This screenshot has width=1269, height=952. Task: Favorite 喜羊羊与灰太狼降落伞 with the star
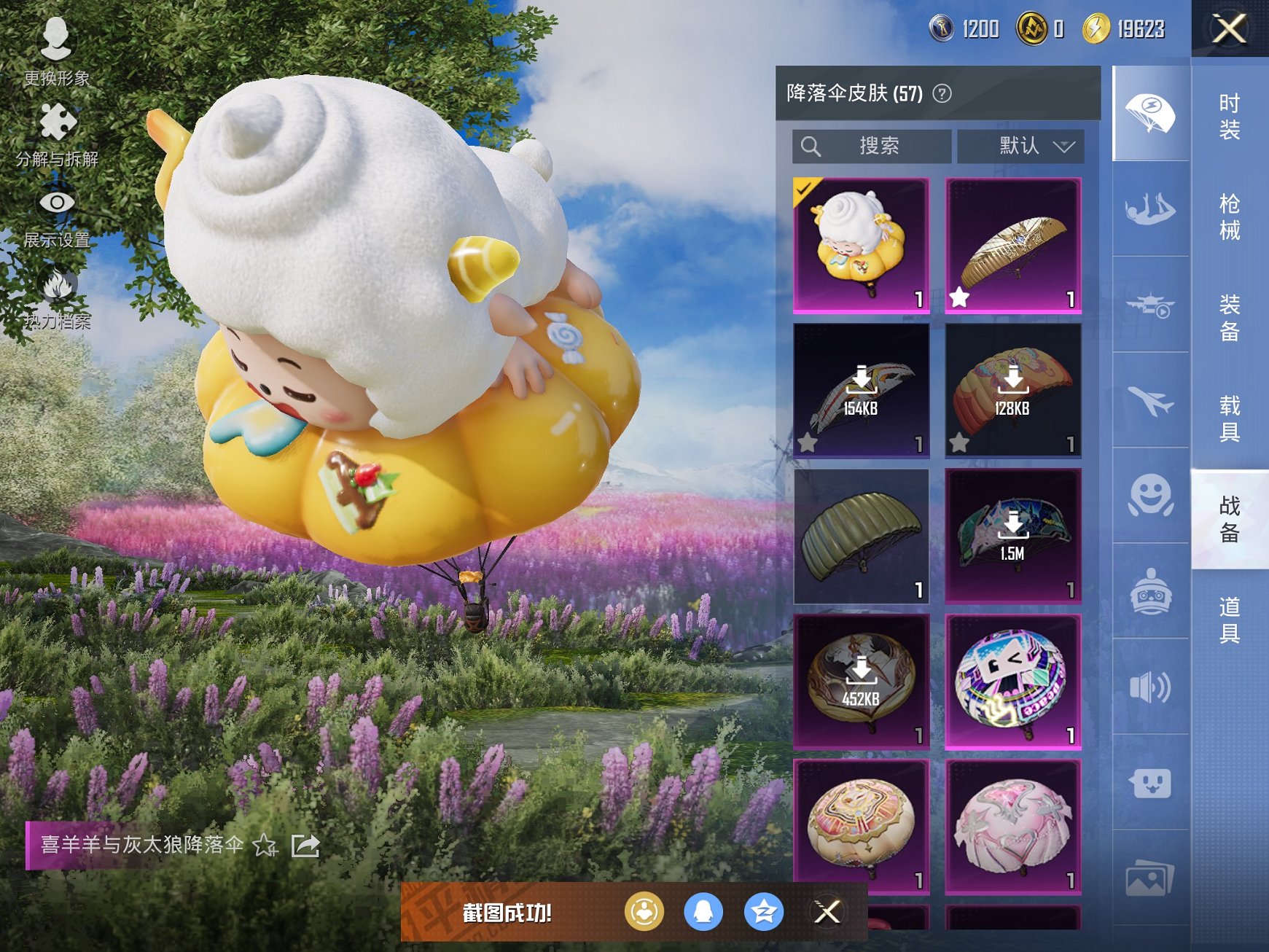[x=264, y=846]
